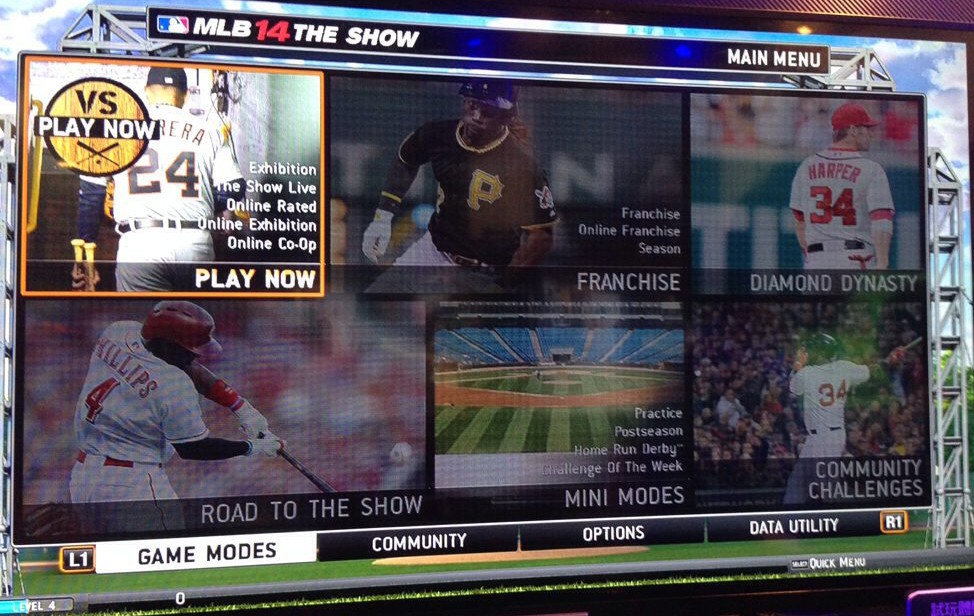Screen dimensions: 974x616
Task: Switch to the Game Modes tab
Action: pos(206,552)
